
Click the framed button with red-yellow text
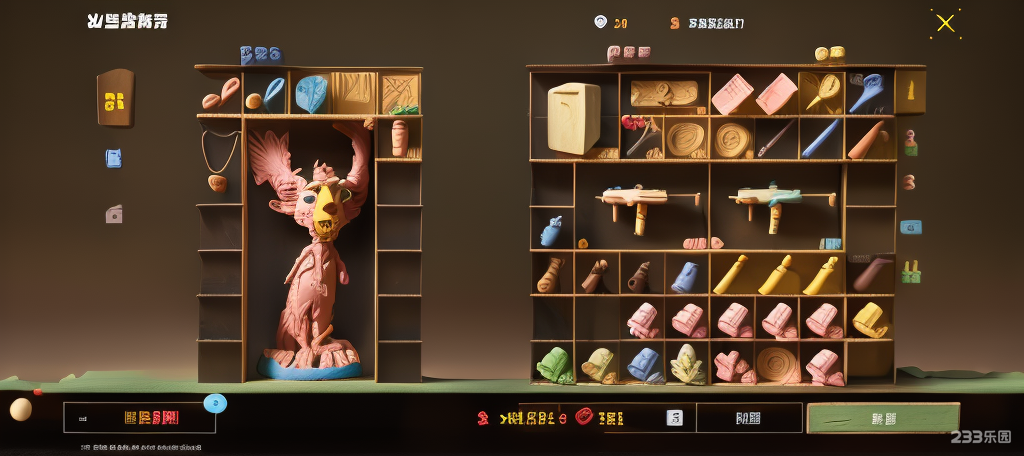point(139,417)
